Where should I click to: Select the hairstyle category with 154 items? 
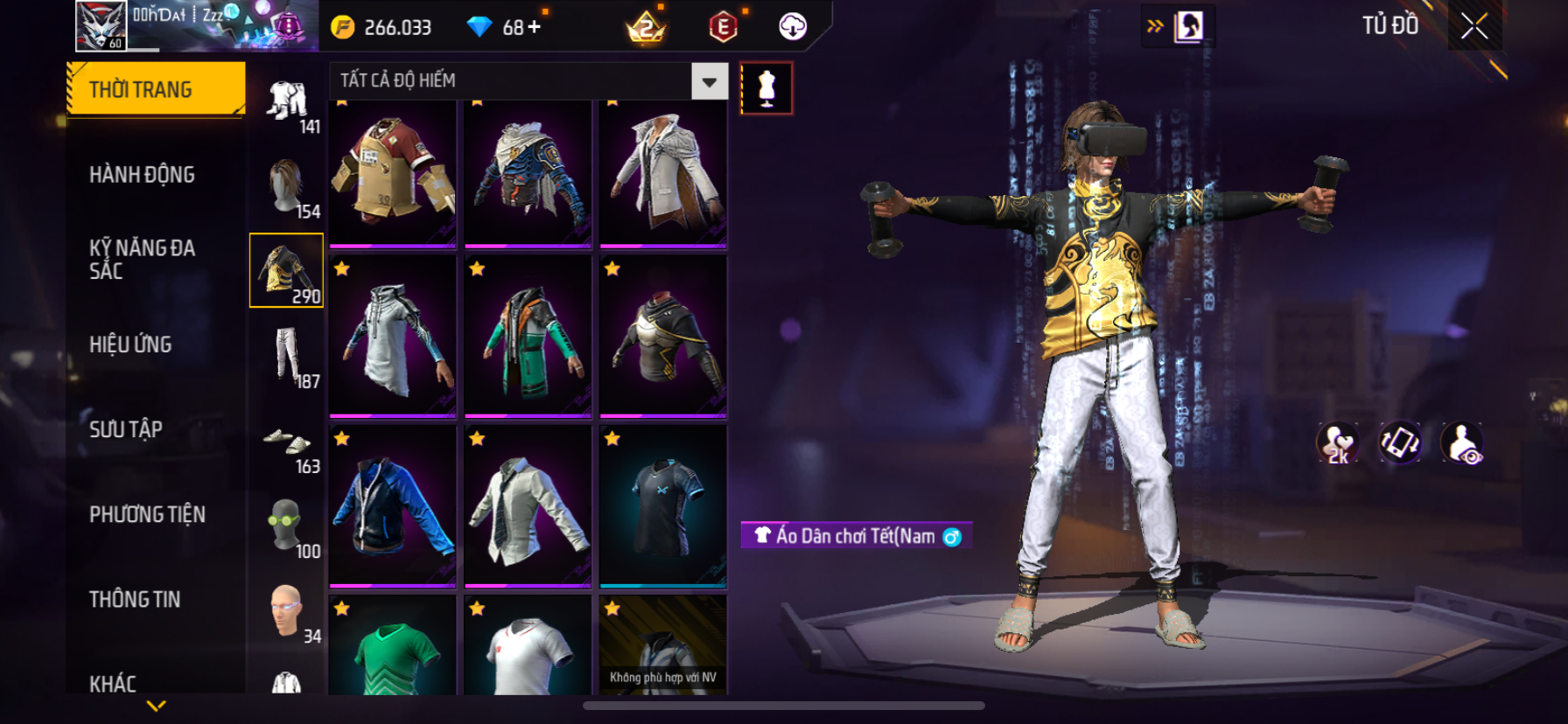(x=287, y=187)
